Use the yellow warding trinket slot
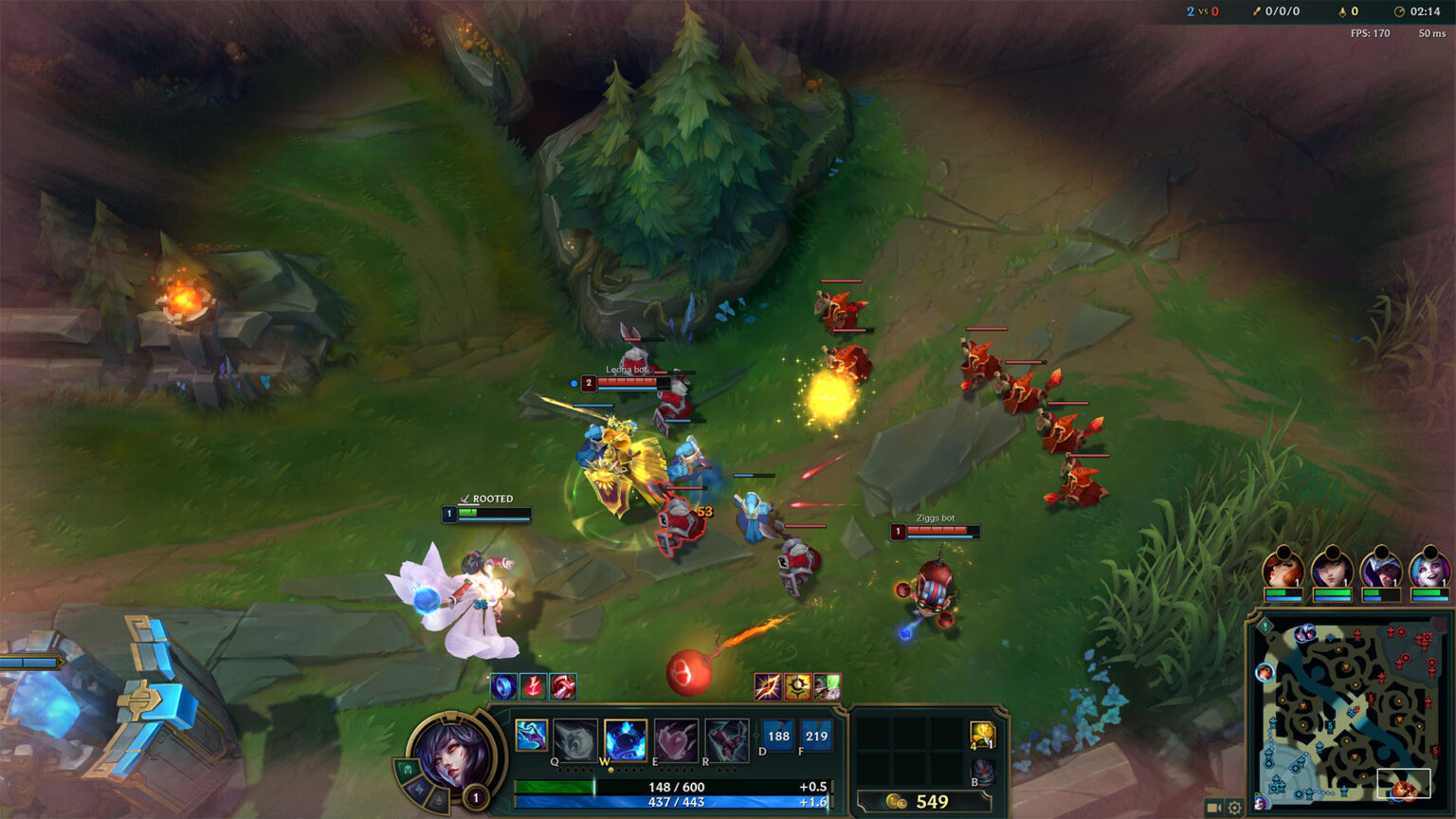The image size is (1456, 819). click(x=982, y=735)
